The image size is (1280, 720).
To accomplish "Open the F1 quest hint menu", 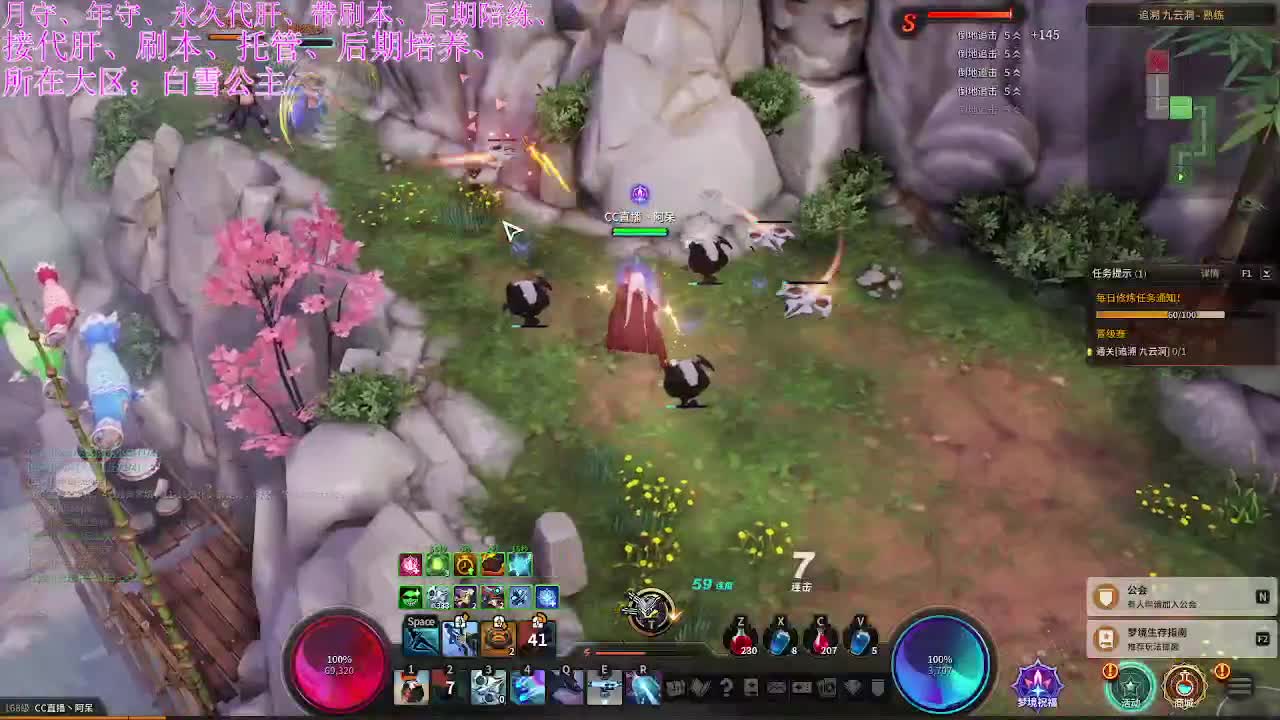I will point(1246,273).
